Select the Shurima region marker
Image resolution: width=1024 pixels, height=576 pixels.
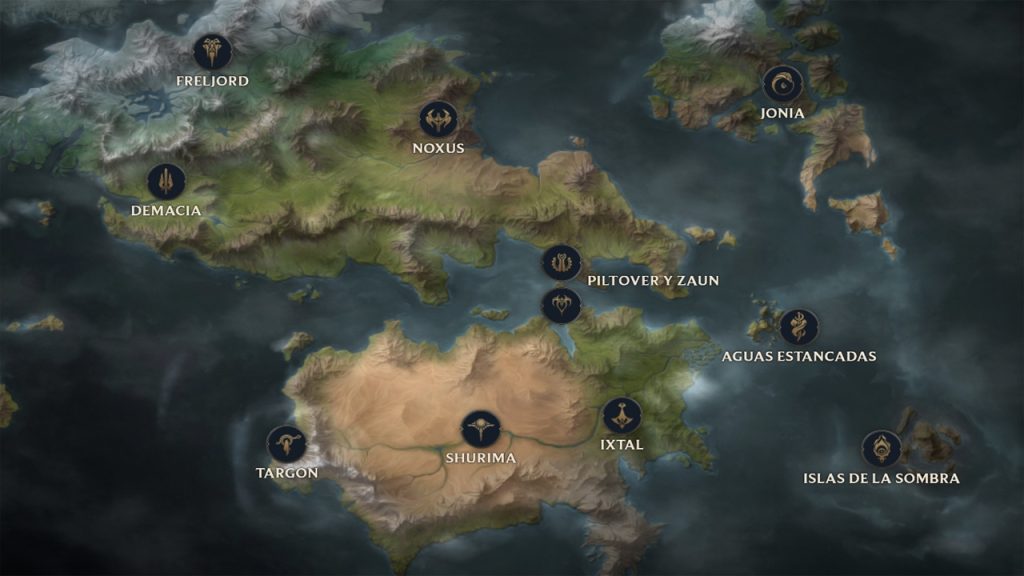pos(481,429)
